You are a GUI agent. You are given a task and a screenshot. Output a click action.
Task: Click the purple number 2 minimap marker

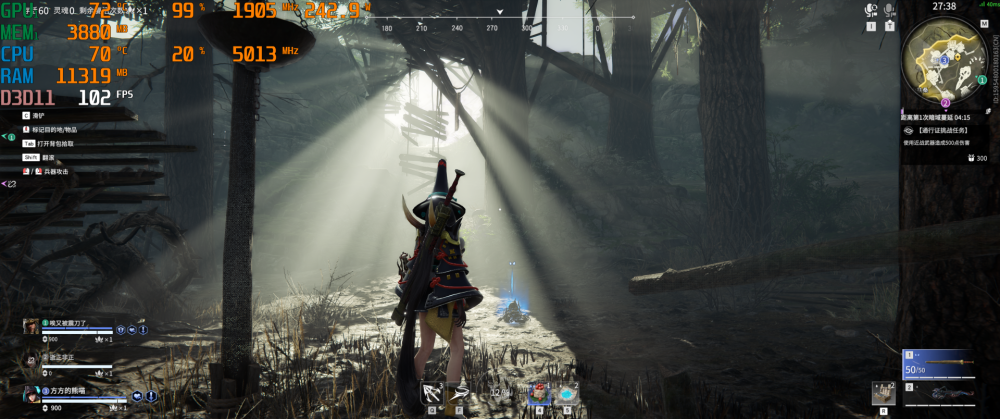(945, 102)
